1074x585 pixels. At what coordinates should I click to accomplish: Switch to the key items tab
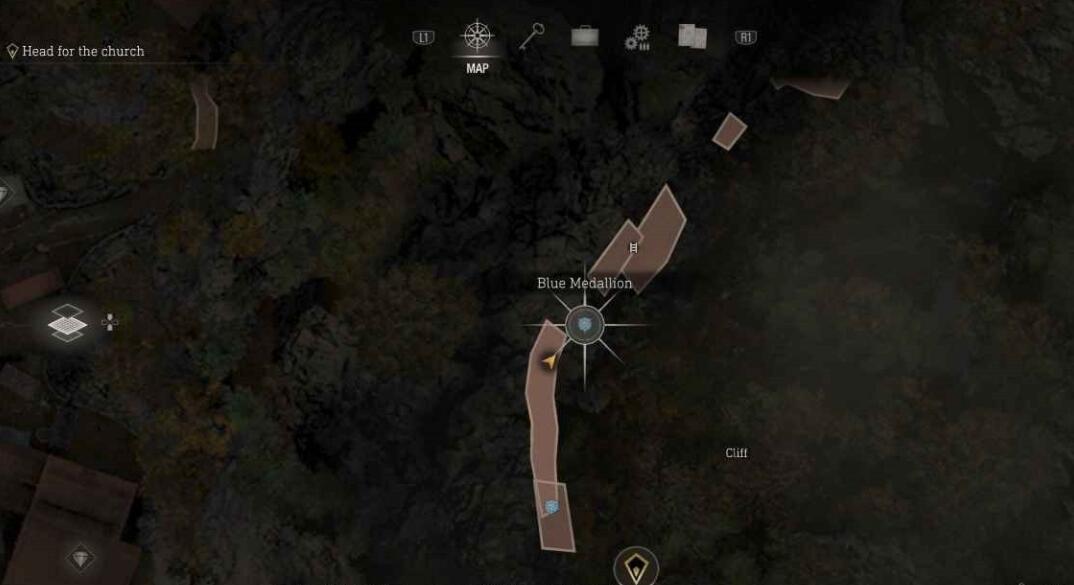point(531,37)
